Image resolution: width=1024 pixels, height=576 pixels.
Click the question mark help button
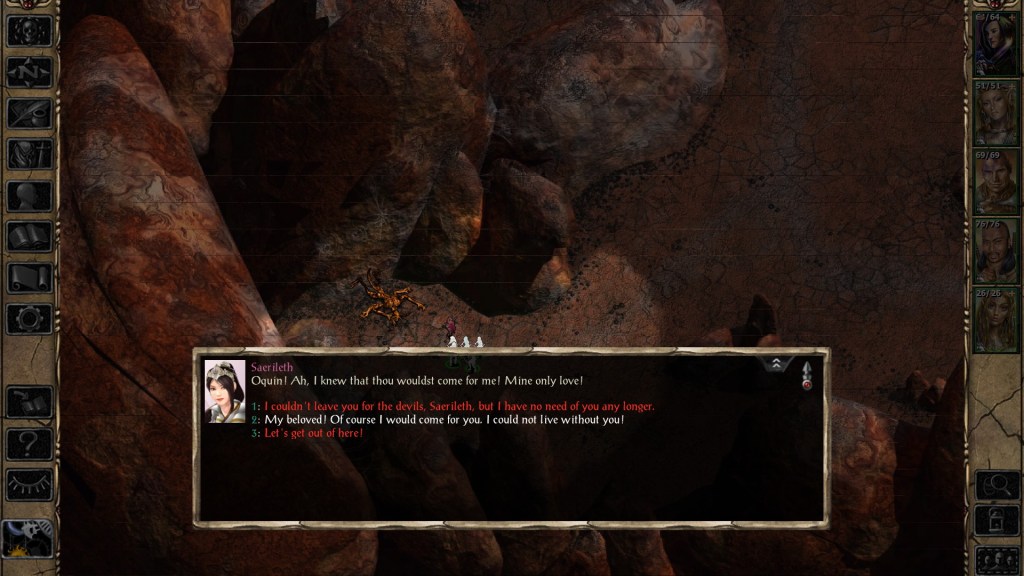[x=29, y=443]
